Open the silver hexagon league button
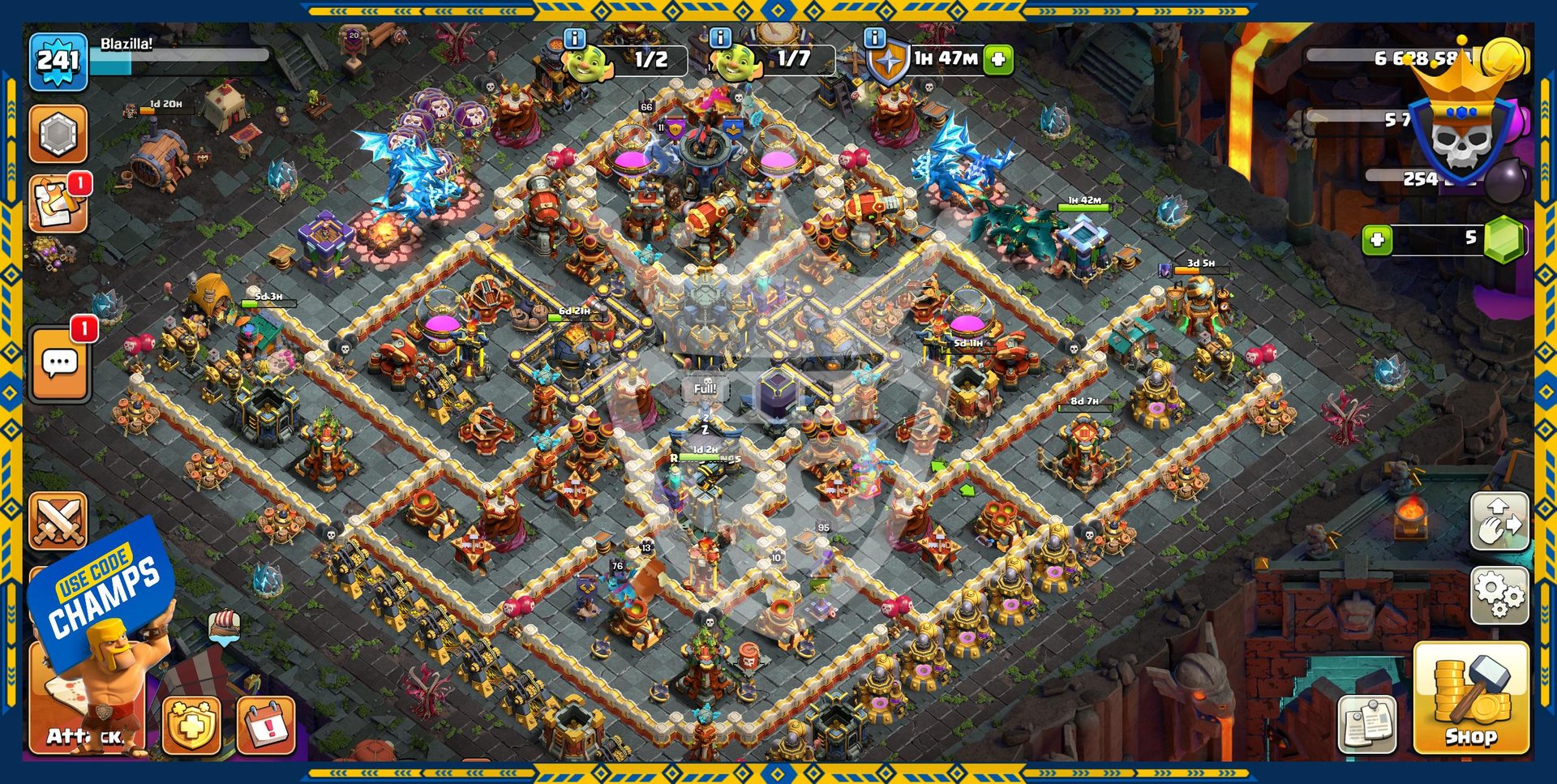 click(x=58, y=134)
